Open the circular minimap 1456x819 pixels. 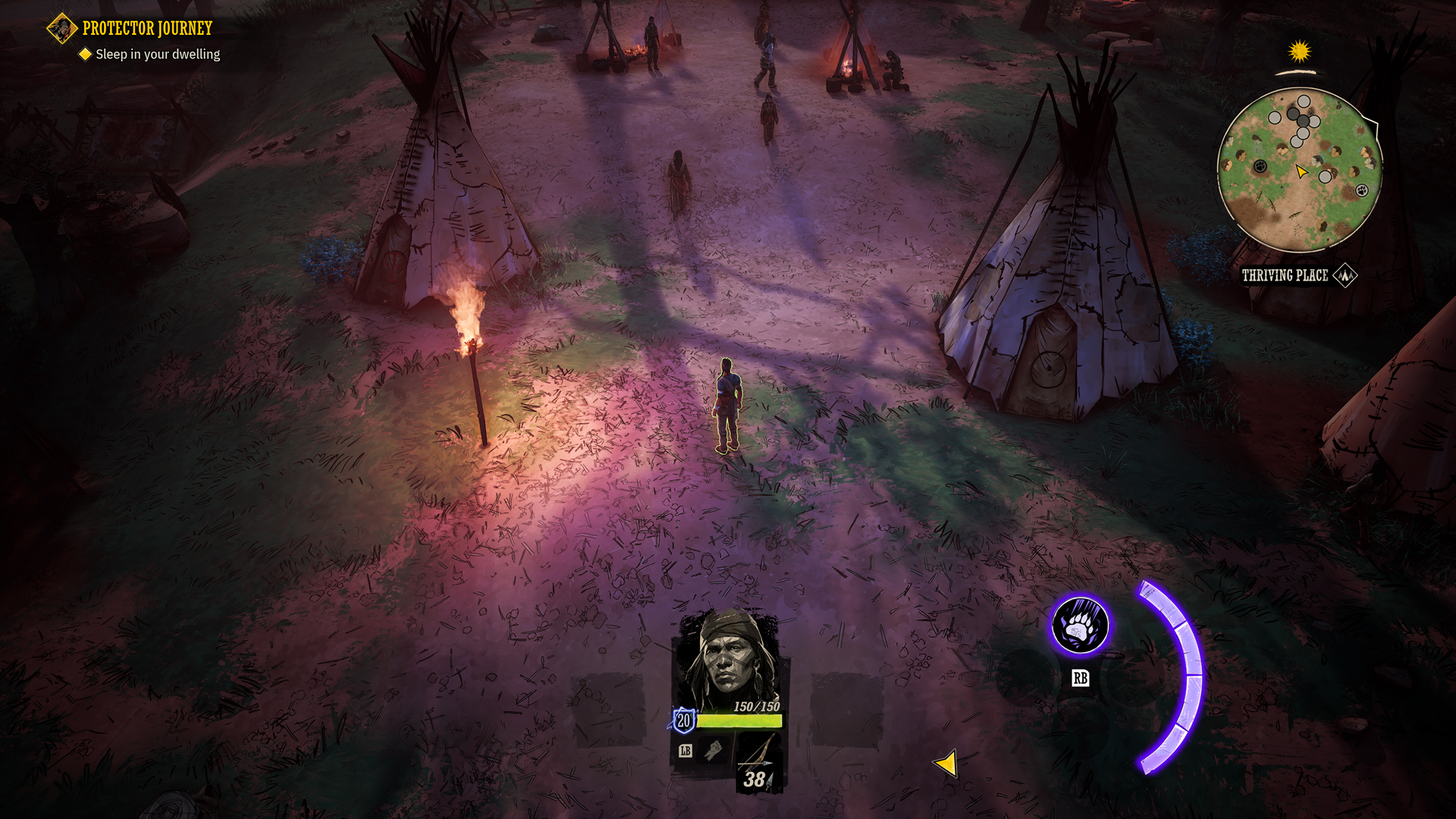pos(1299,170)
